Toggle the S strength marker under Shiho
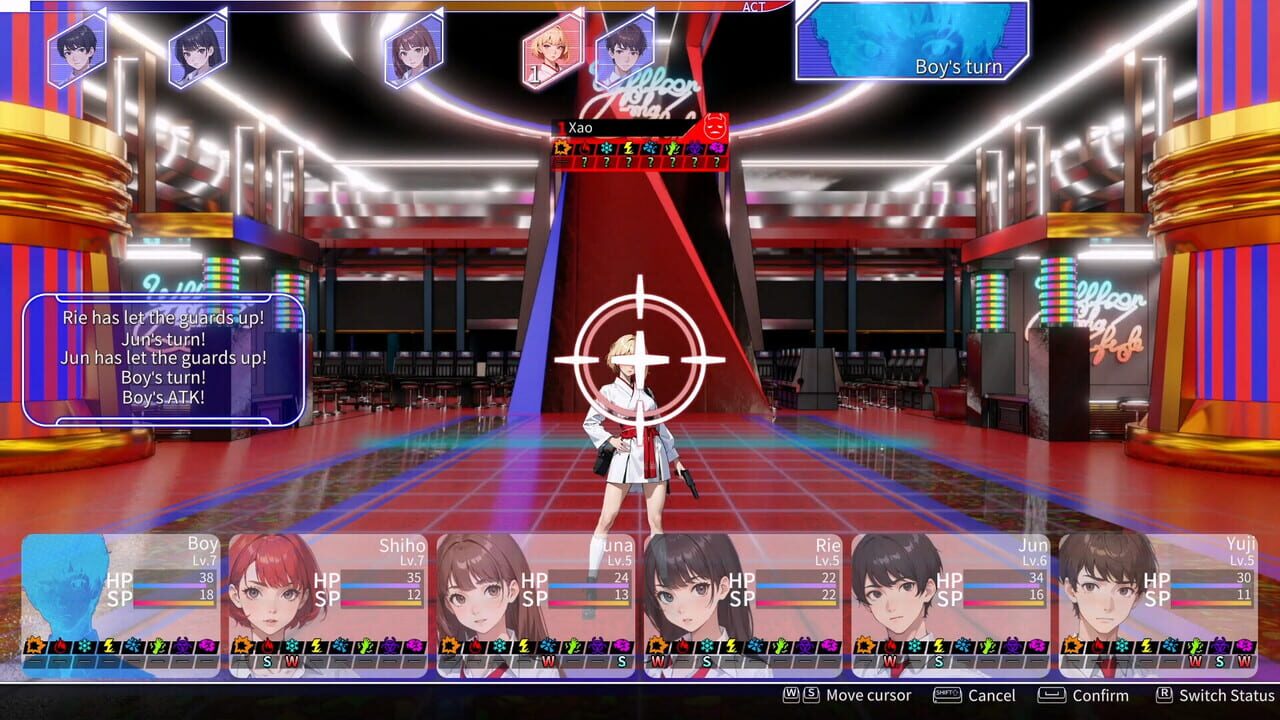 [x=268, y=662]
